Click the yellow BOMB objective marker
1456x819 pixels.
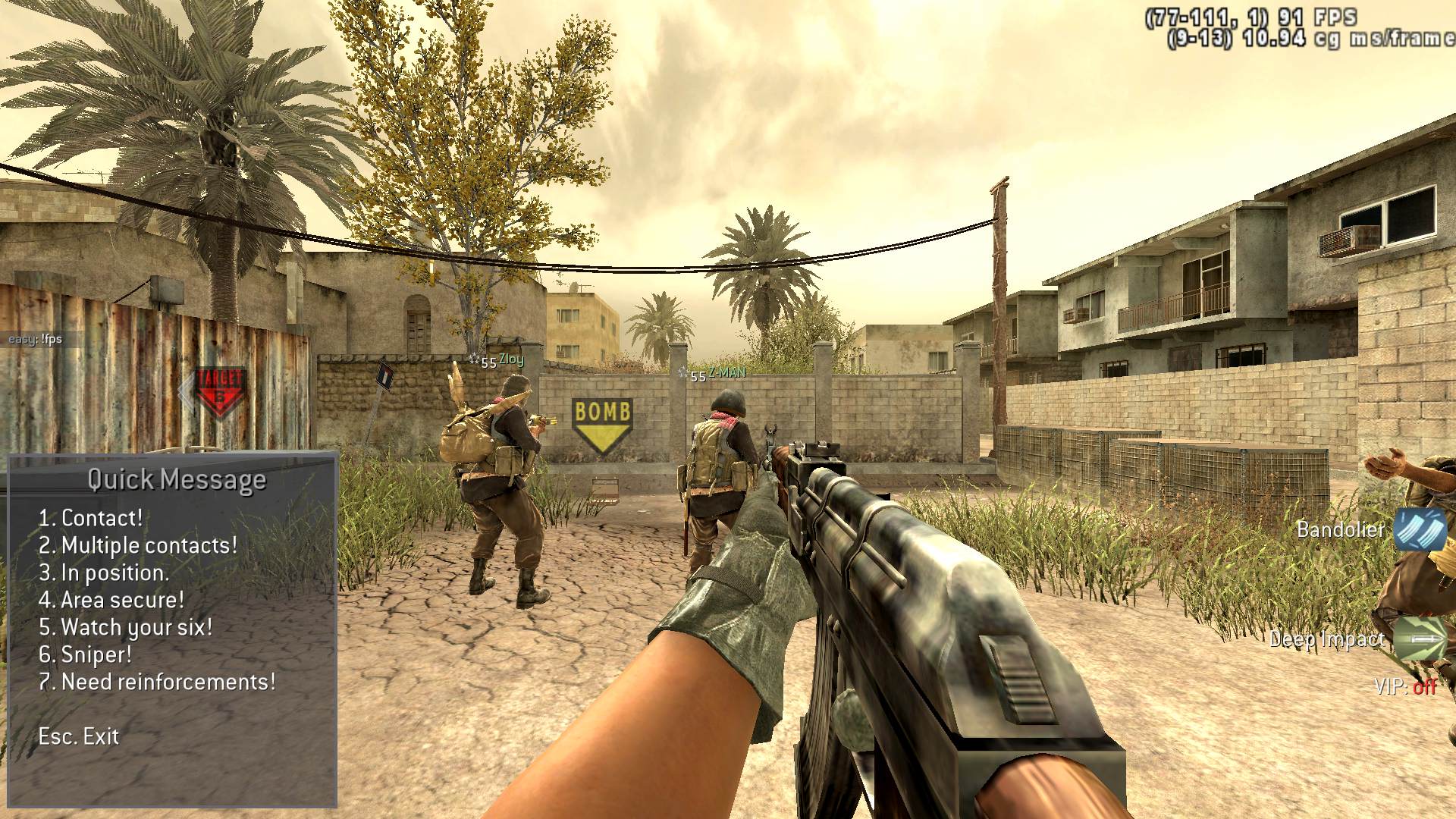point(602,425)
